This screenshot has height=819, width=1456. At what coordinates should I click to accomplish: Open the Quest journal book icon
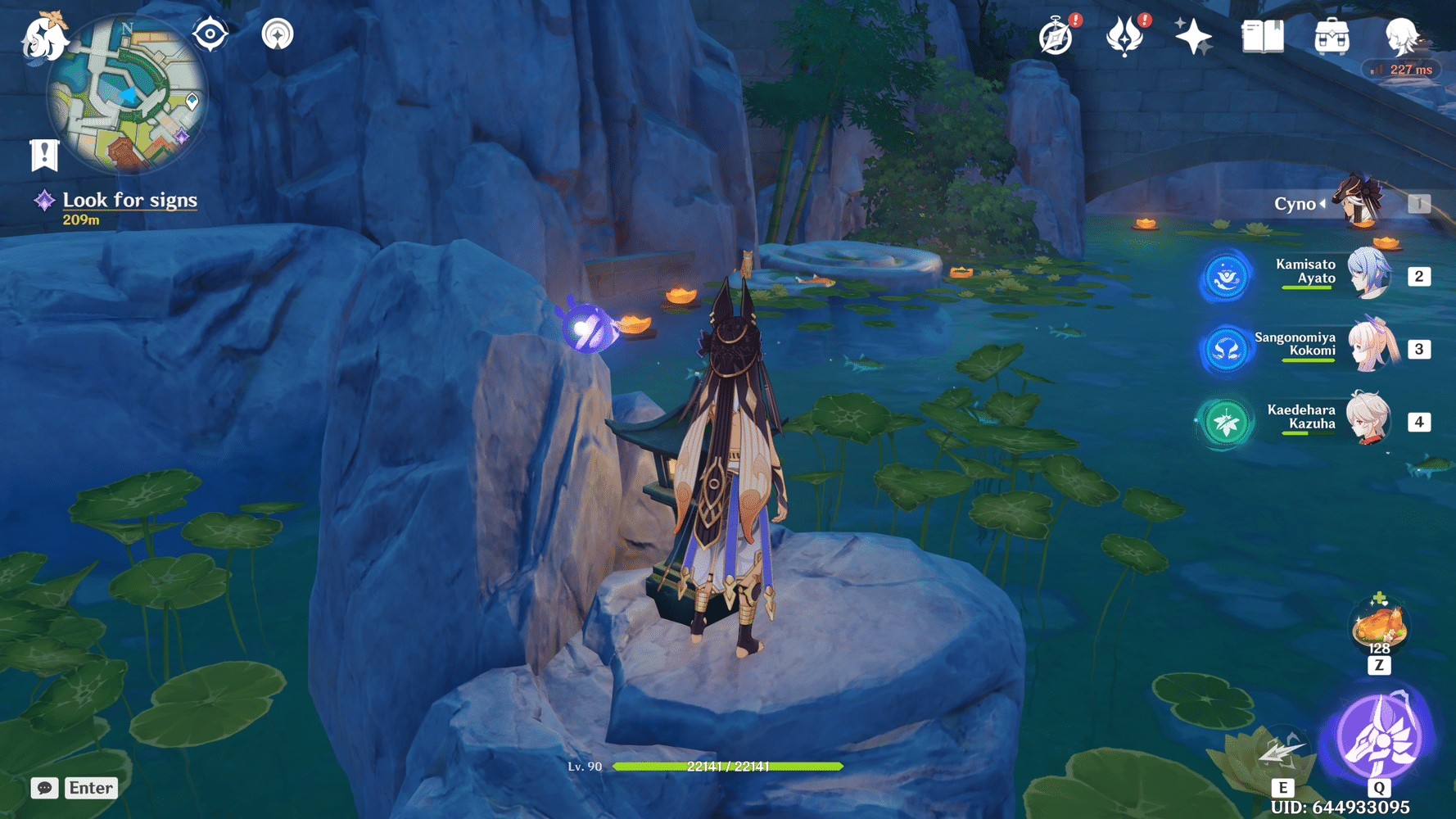[x=1263, y=35]
